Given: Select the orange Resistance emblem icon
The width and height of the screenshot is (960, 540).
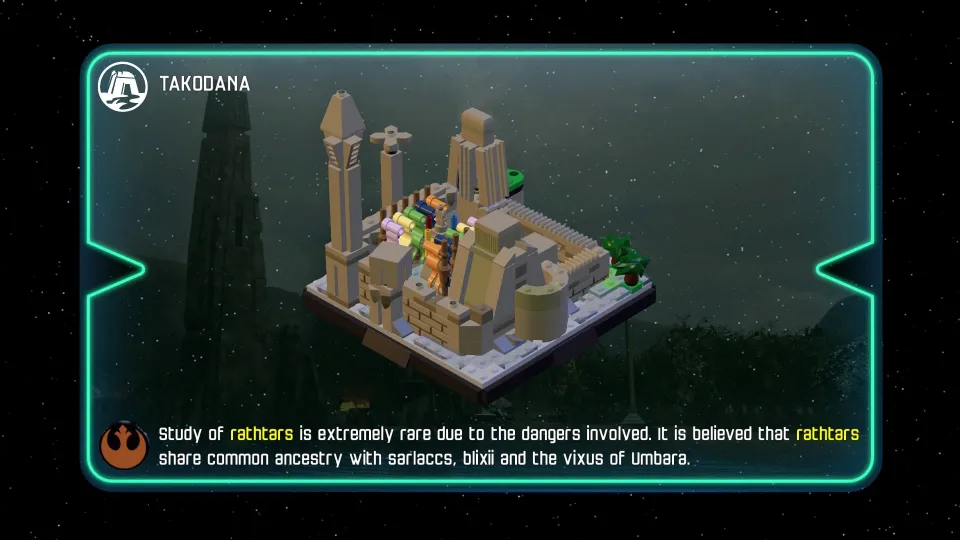Looking at the screenshot, I should point(124,446).
